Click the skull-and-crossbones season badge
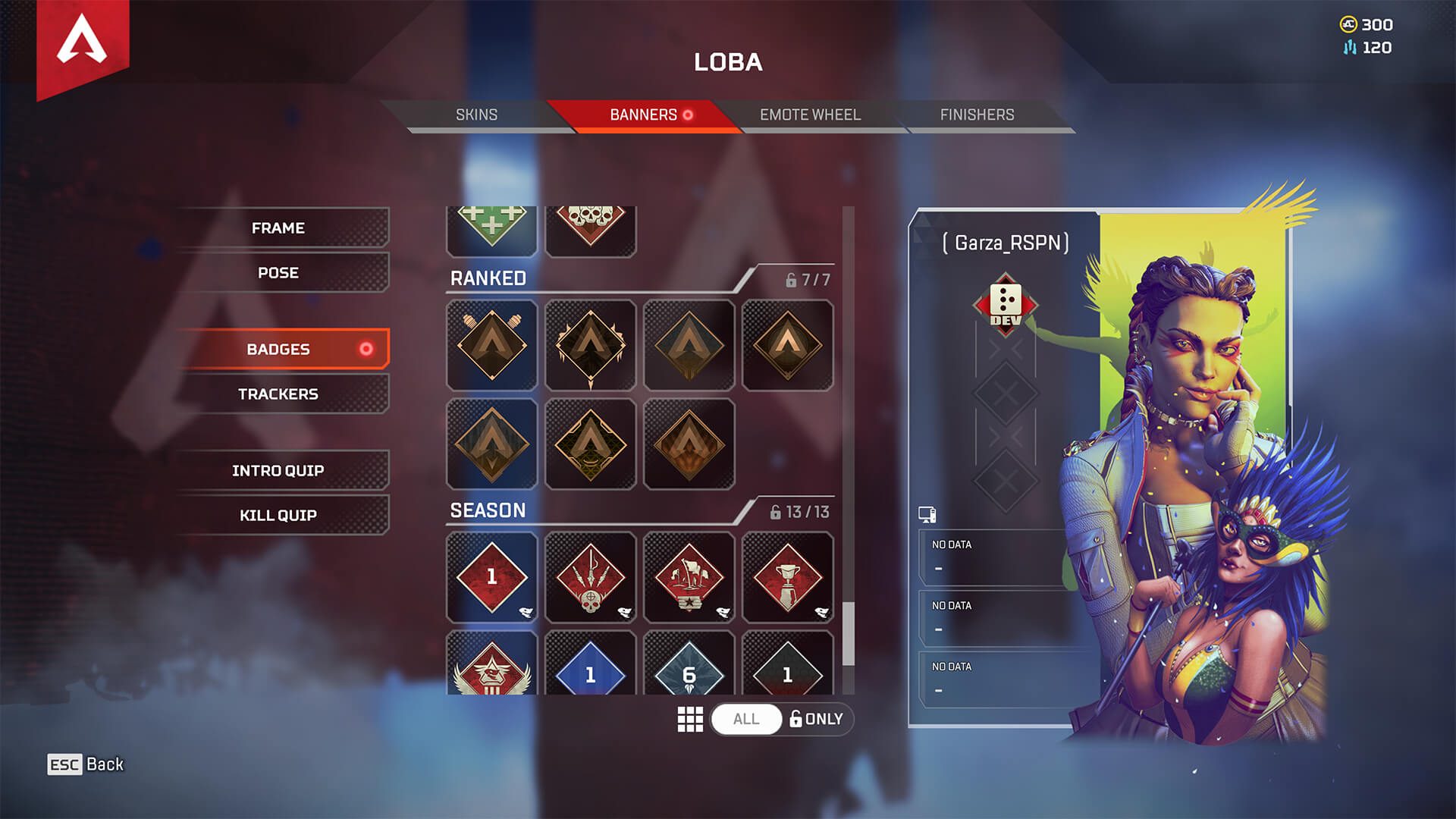 coord(591,576)
